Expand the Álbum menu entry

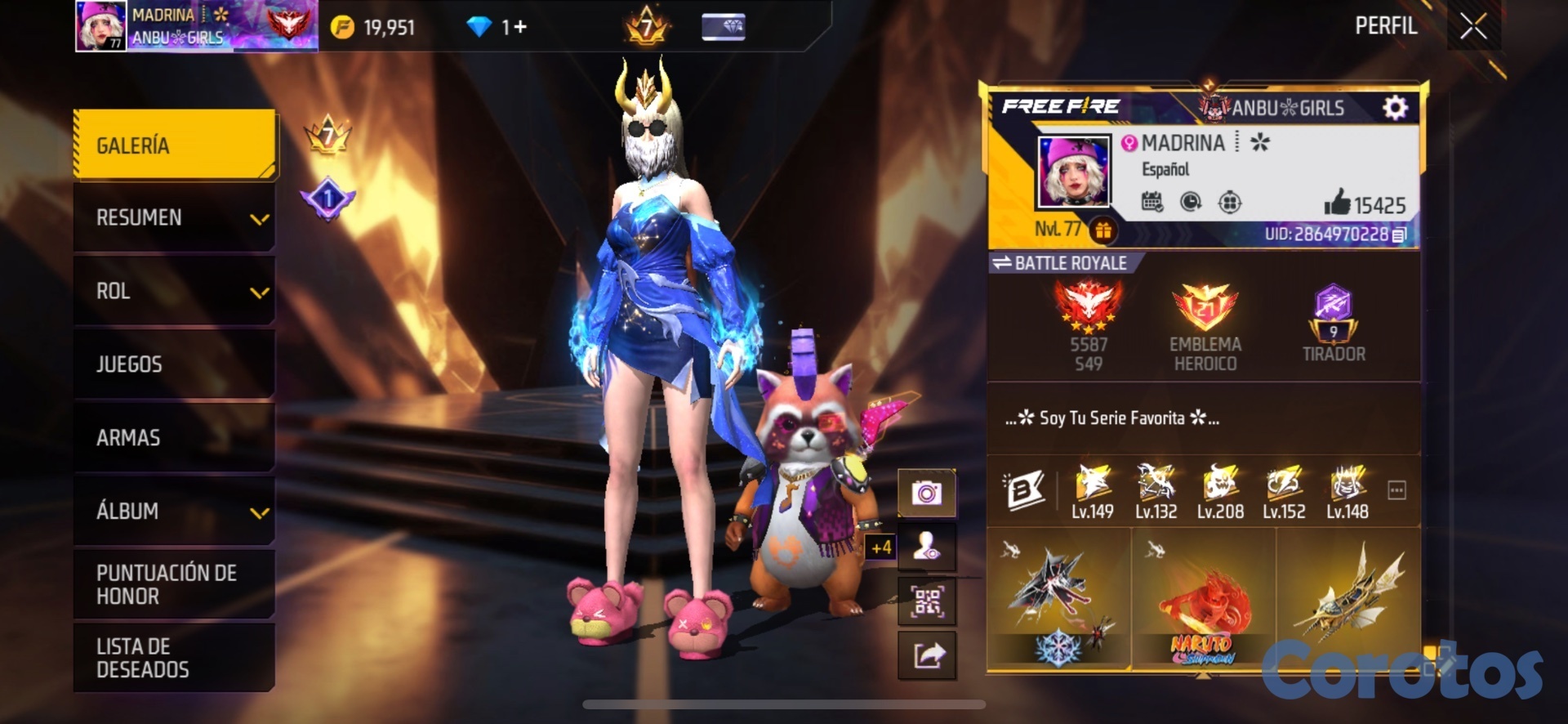pyautogui.click(x=175, y=512)
